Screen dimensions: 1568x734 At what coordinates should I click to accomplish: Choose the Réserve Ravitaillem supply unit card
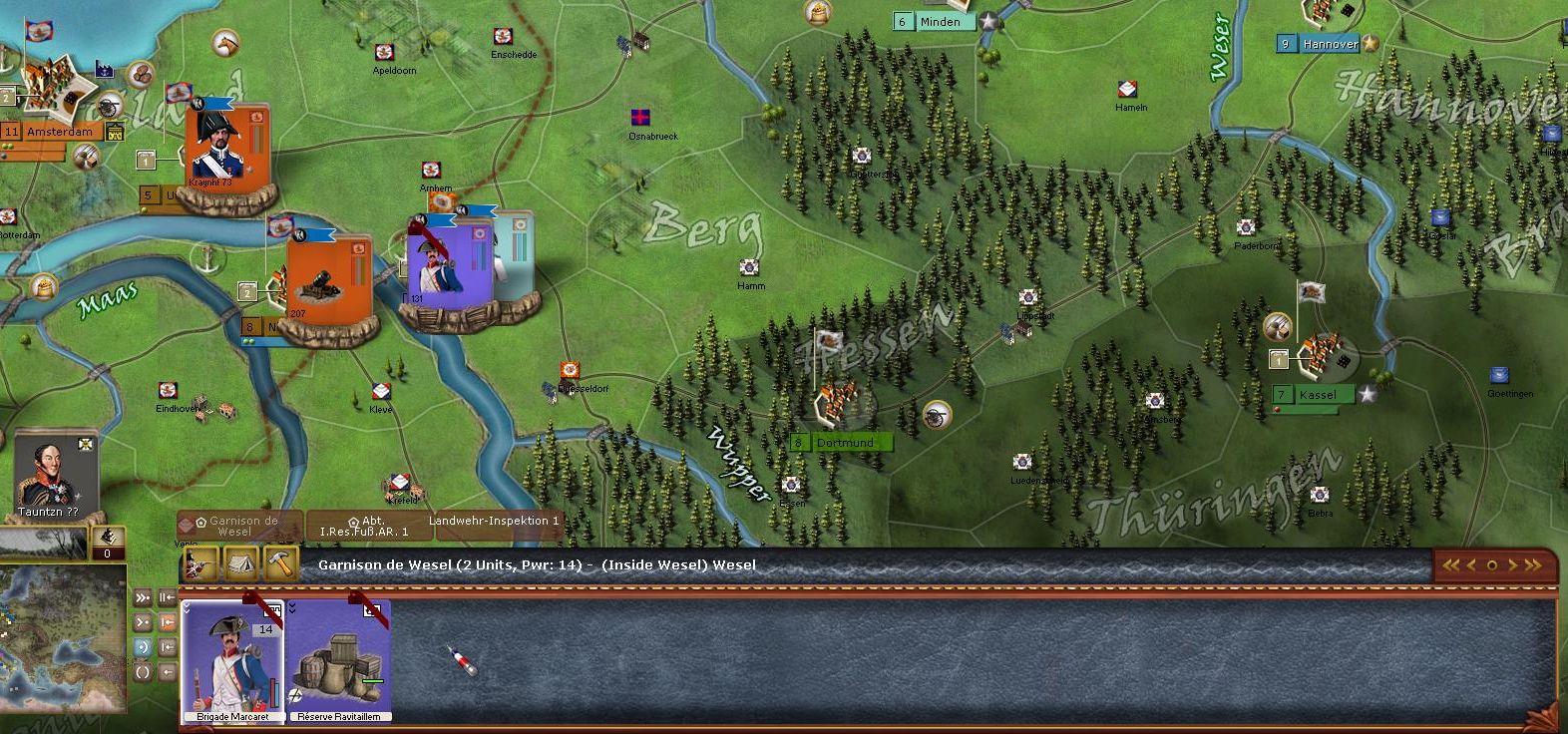(x=339, y=659)
